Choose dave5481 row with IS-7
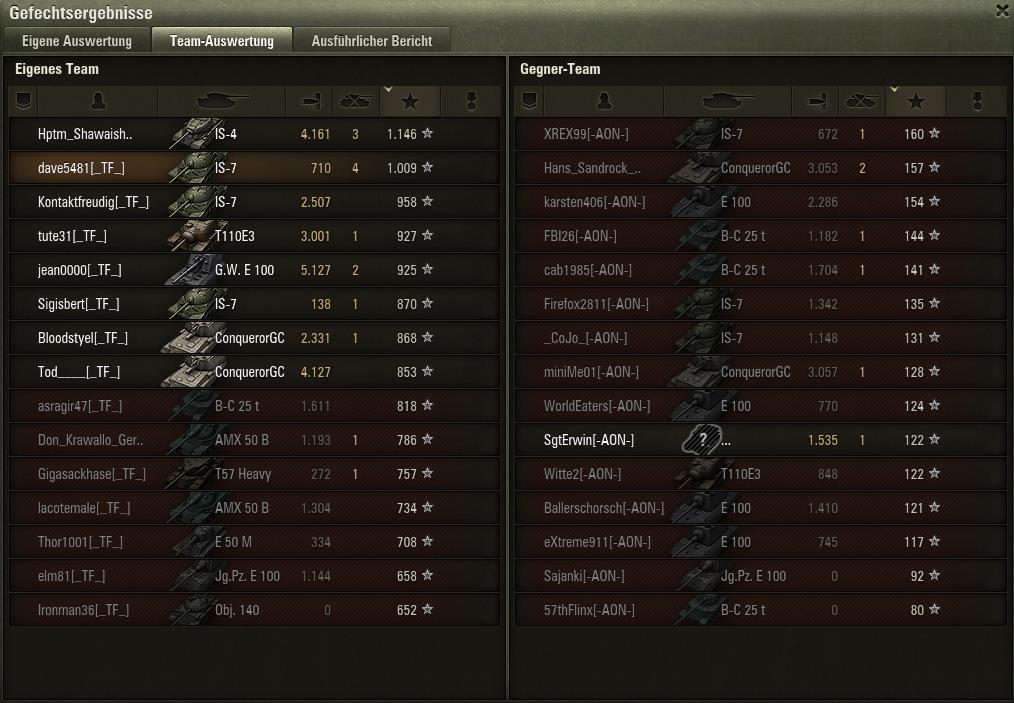 [254, 168]
